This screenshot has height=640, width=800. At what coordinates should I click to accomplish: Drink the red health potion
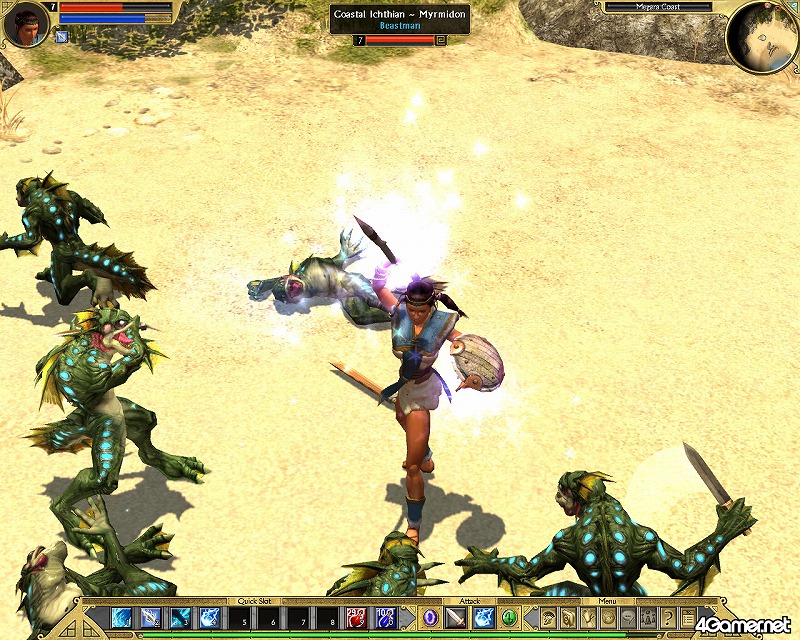[x=356, y=618]
